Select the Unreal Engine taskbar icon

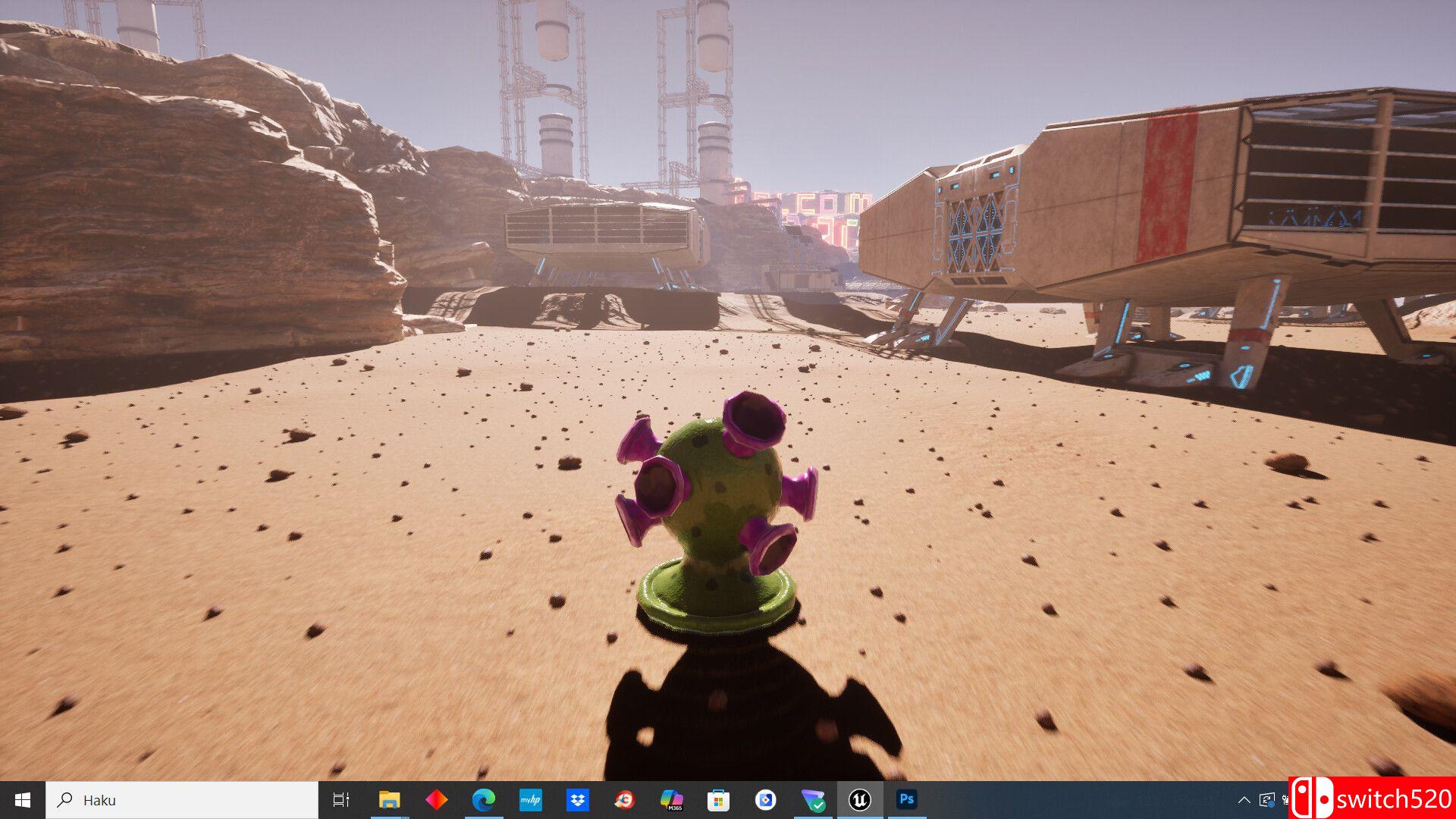859,800
